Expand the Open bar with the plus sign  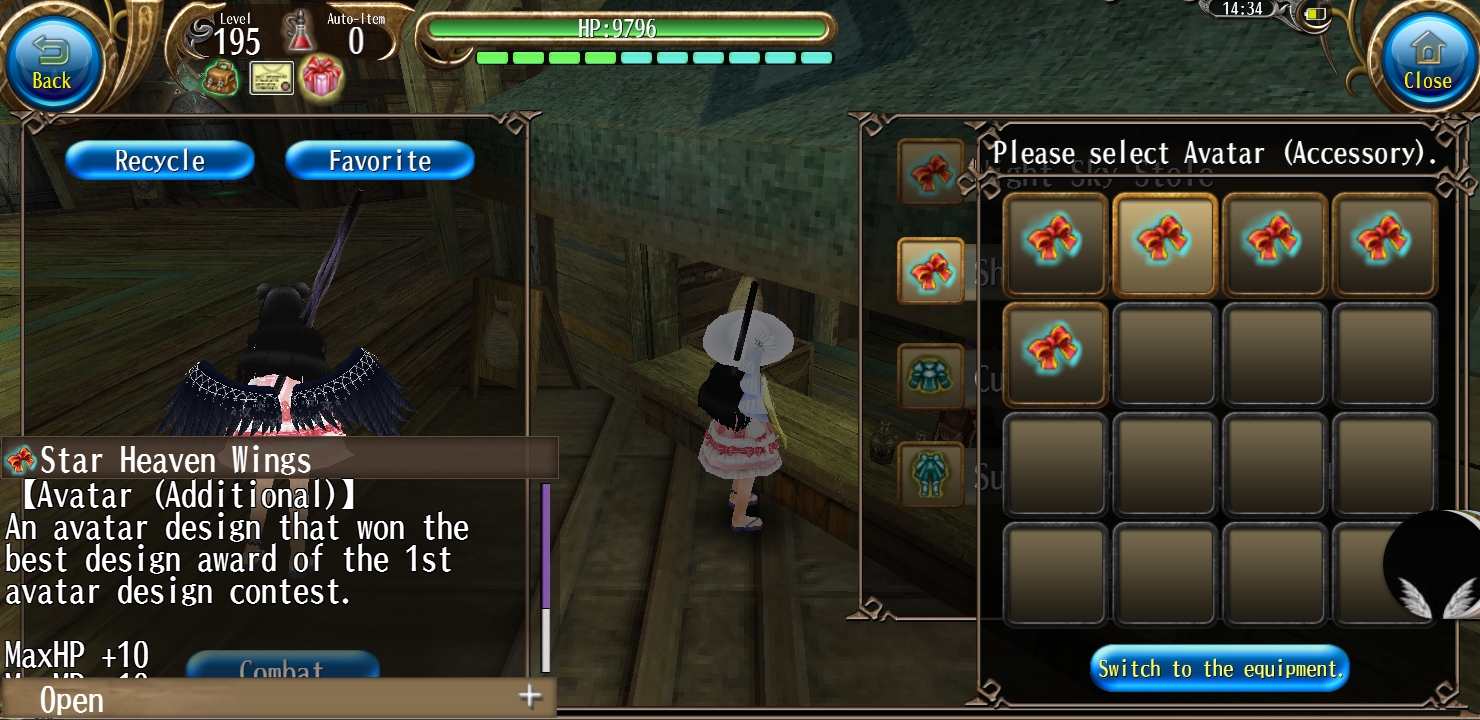(x=529, y=699)
